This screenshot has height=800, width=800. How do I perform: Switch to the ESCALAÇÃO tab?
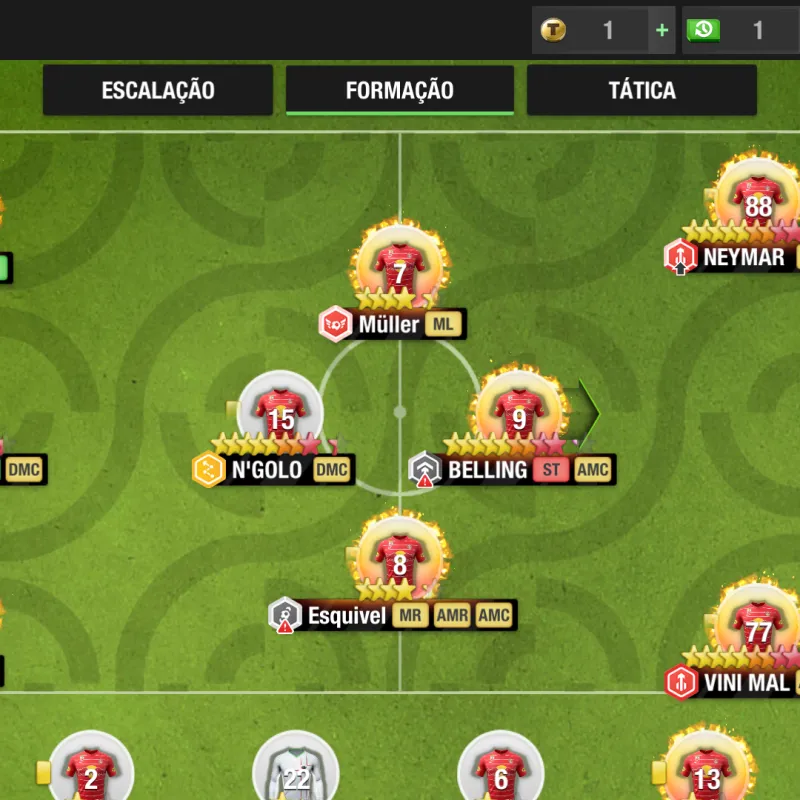(x=158, y=90)
